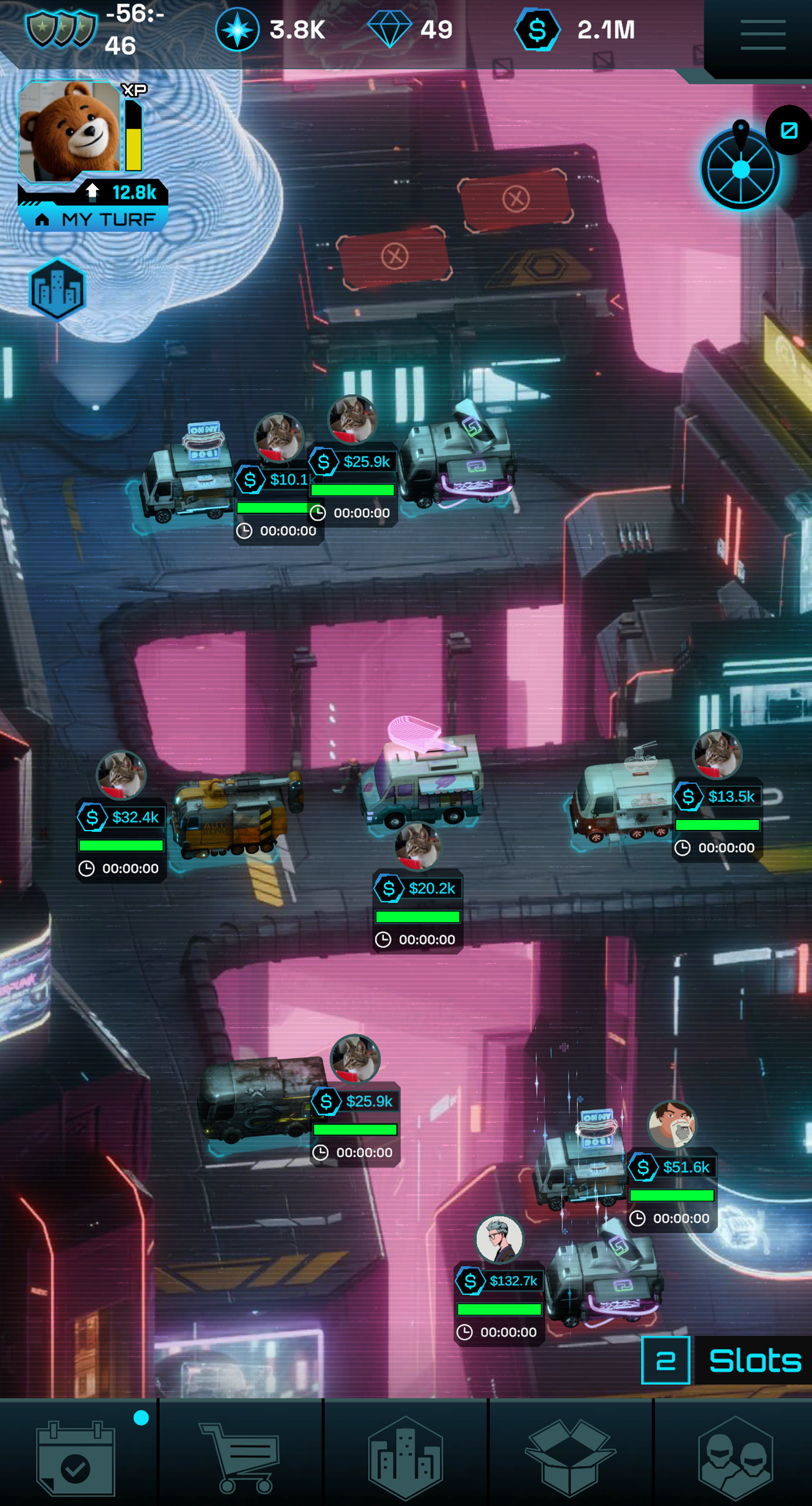This screenshot has width=812, height=1506.
Task: Tap the small square icon beside the radar
Action: click(789, 130)
